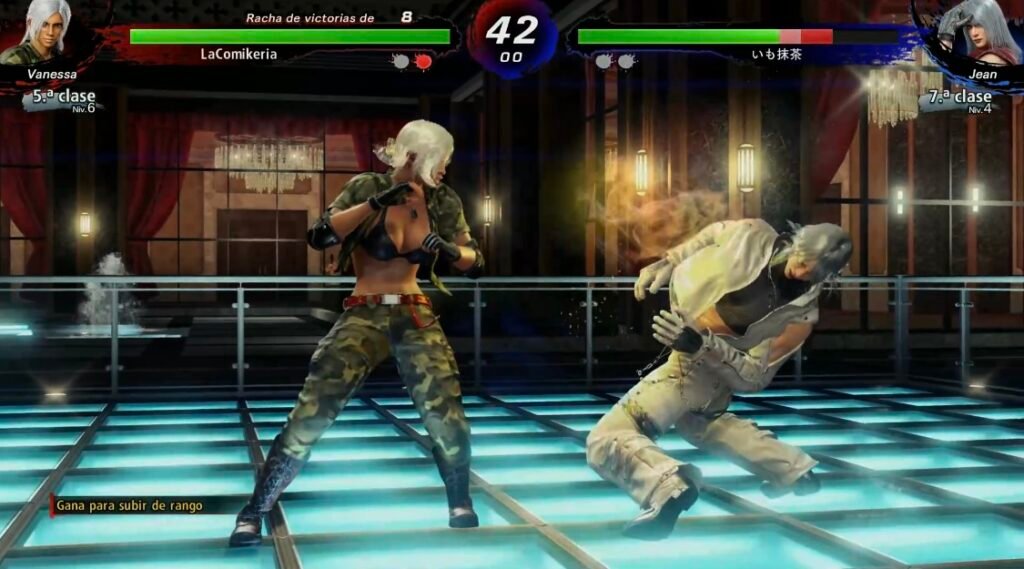1024x569 pixels.
Task: Select the 7.ª clase rank badge
Action: (x=958, y=98)
